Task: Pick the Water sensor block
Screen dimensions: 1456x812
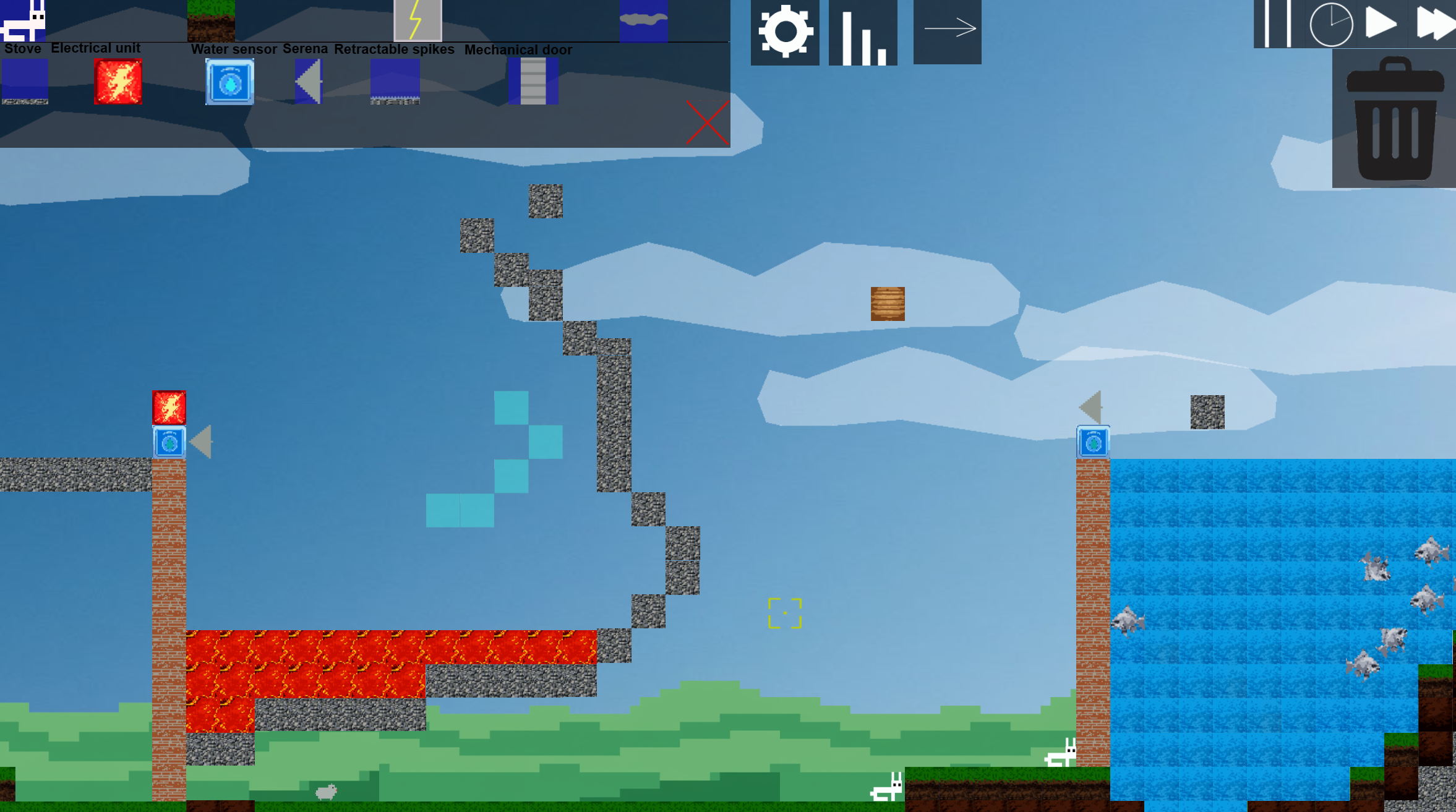Action: click(x=229, y=81)
